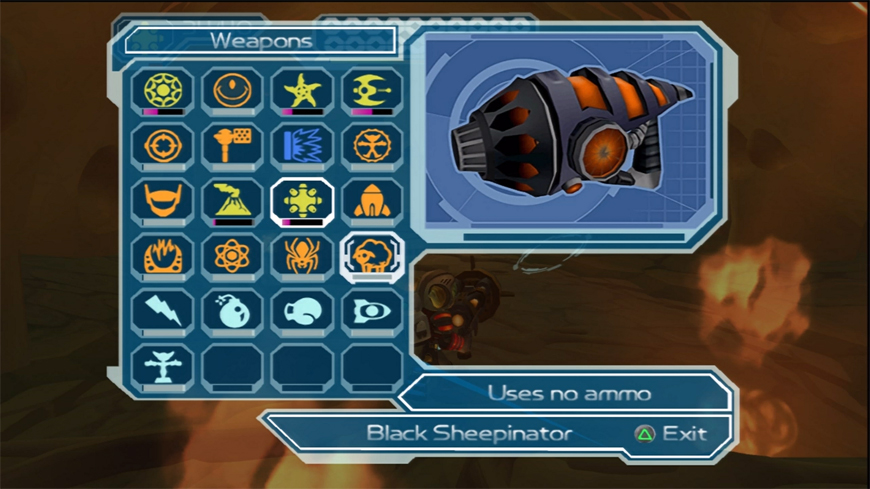
Task: Select the light blue eye weapon icon
Action: pyautogui.click(x=372, y=312)
